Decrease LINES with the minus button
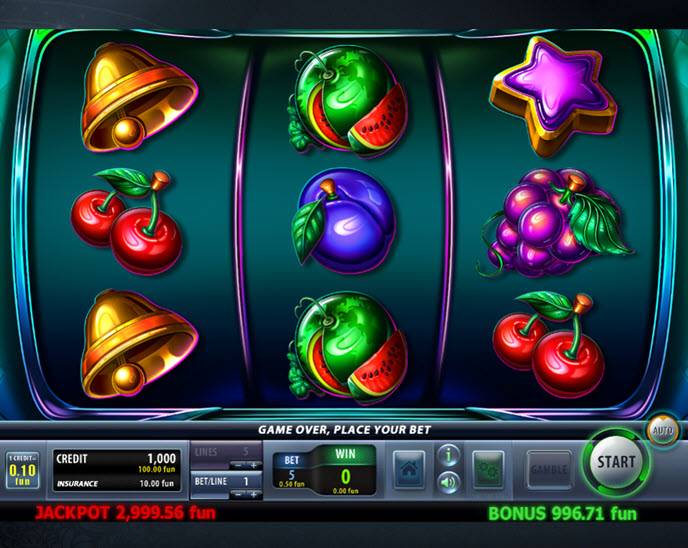 coord(236,465)
